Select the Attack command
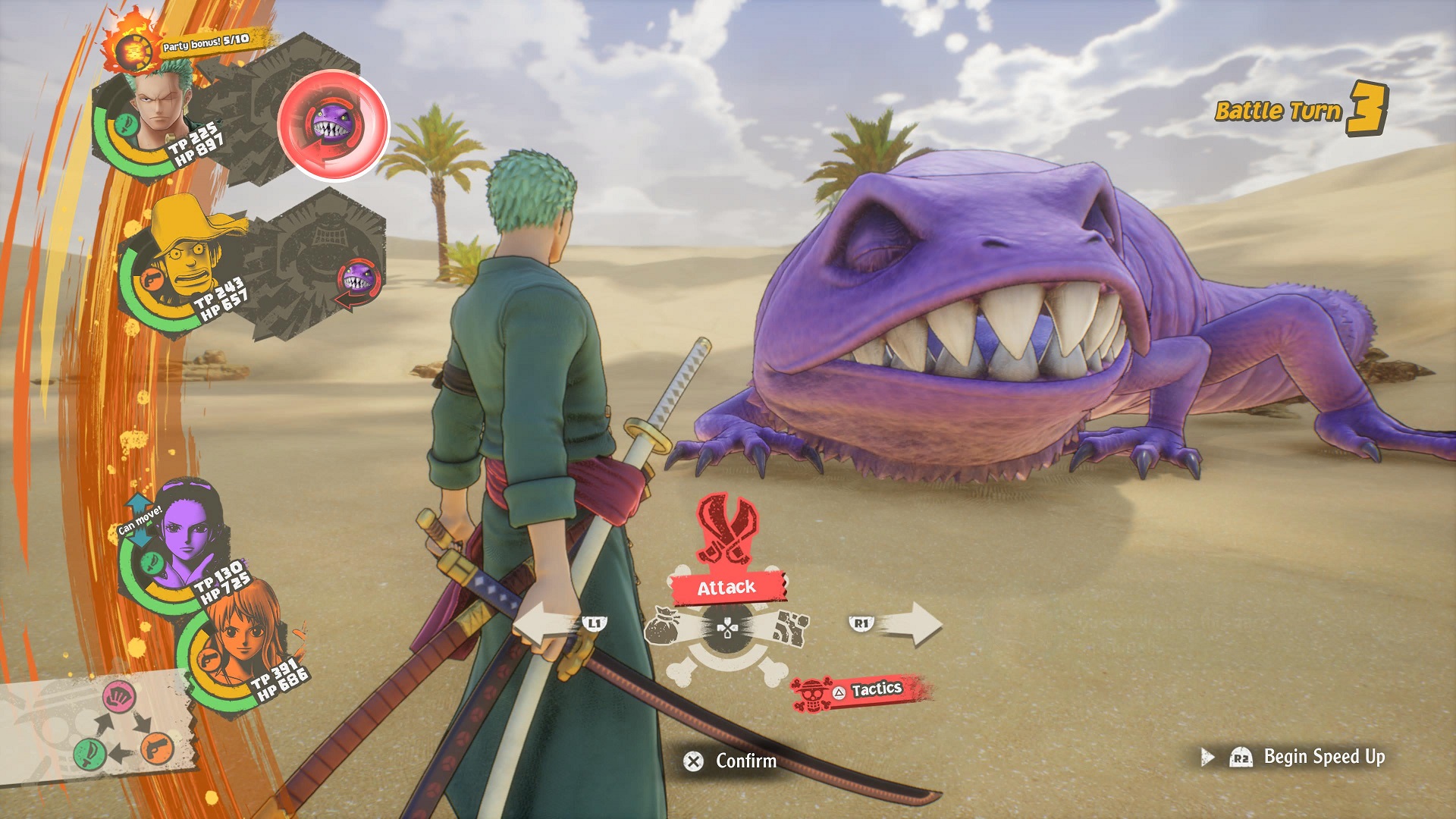 726,587
